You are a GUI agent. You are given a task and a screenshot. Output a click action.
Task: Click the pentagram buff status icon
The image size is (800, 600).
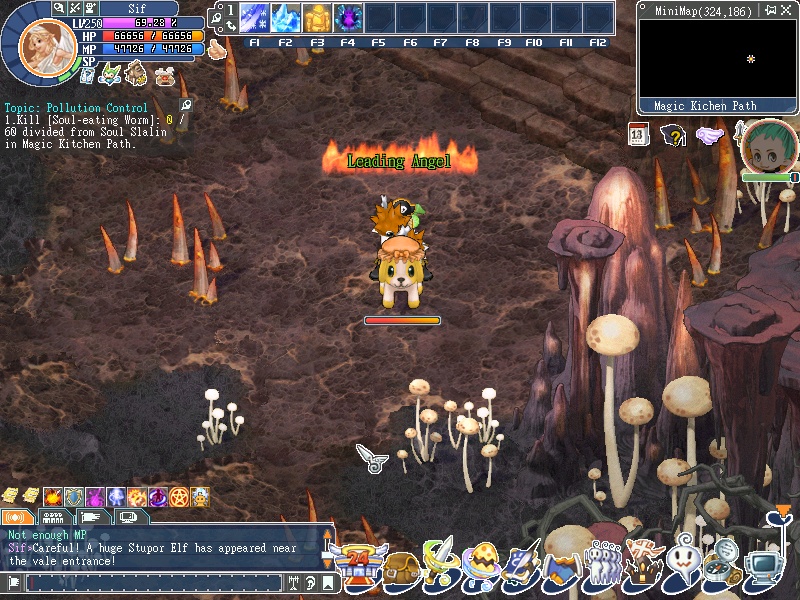pos(178,497)
